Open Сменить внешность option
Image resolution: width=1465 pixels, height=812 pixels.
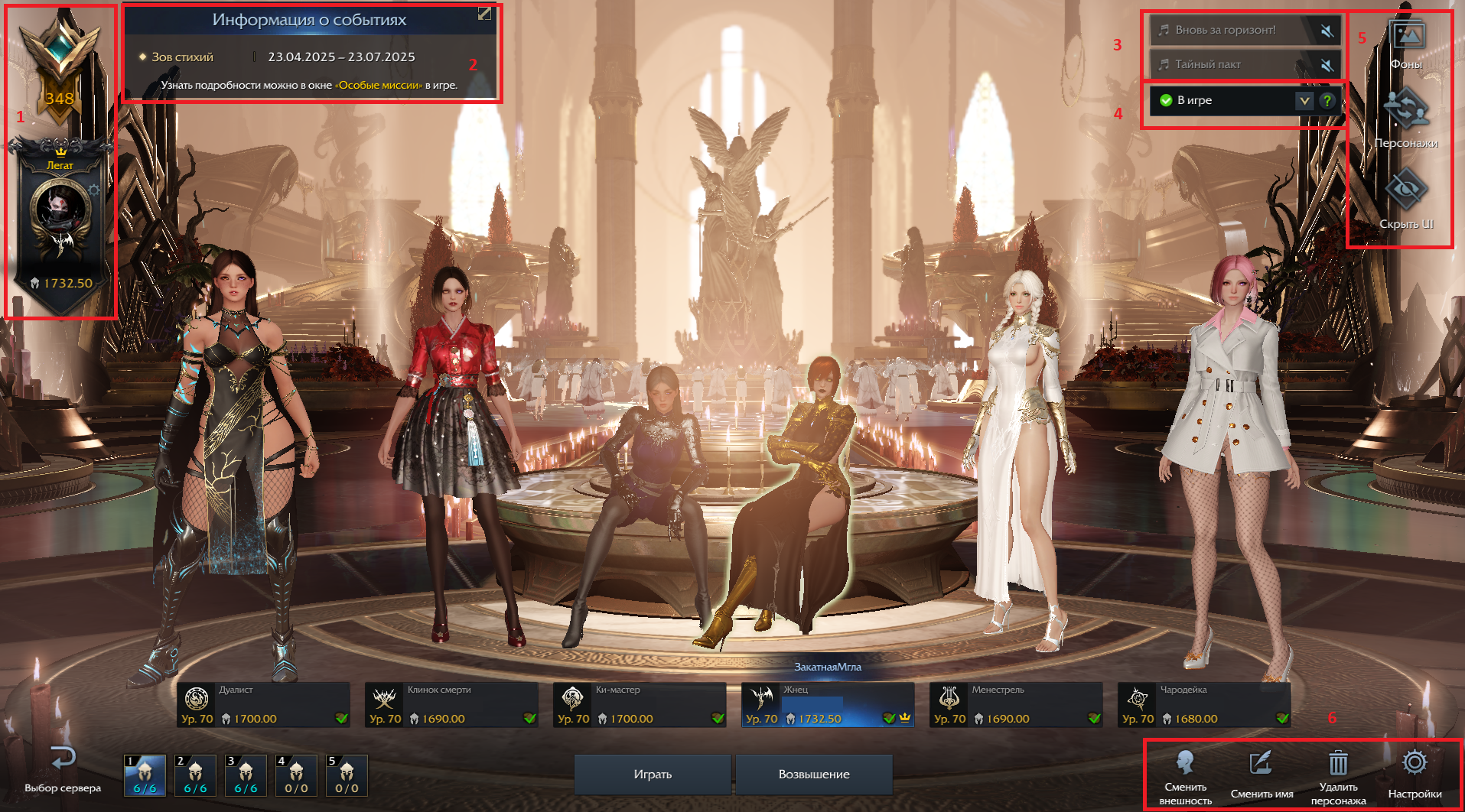coord(1186,775)
